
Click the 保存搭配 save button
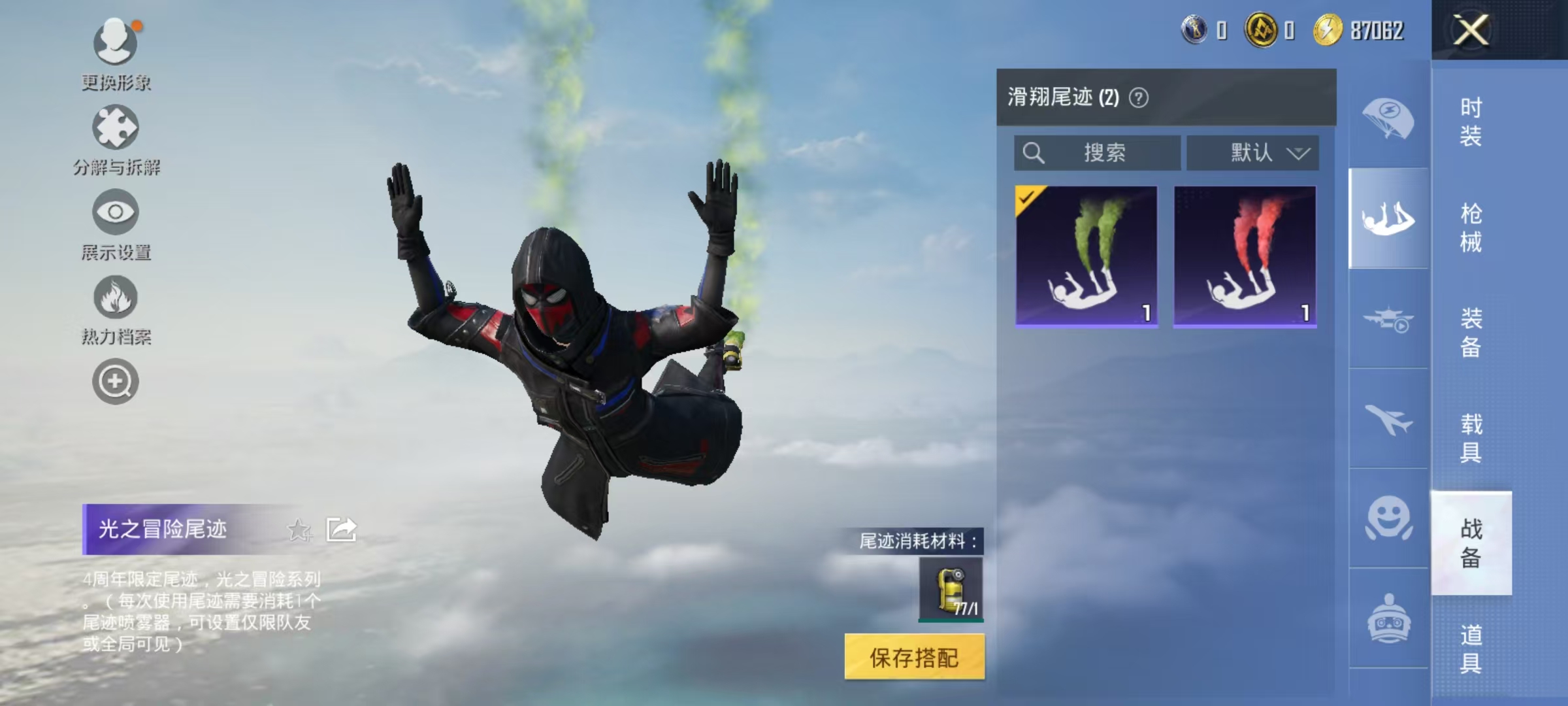[913, 658]
